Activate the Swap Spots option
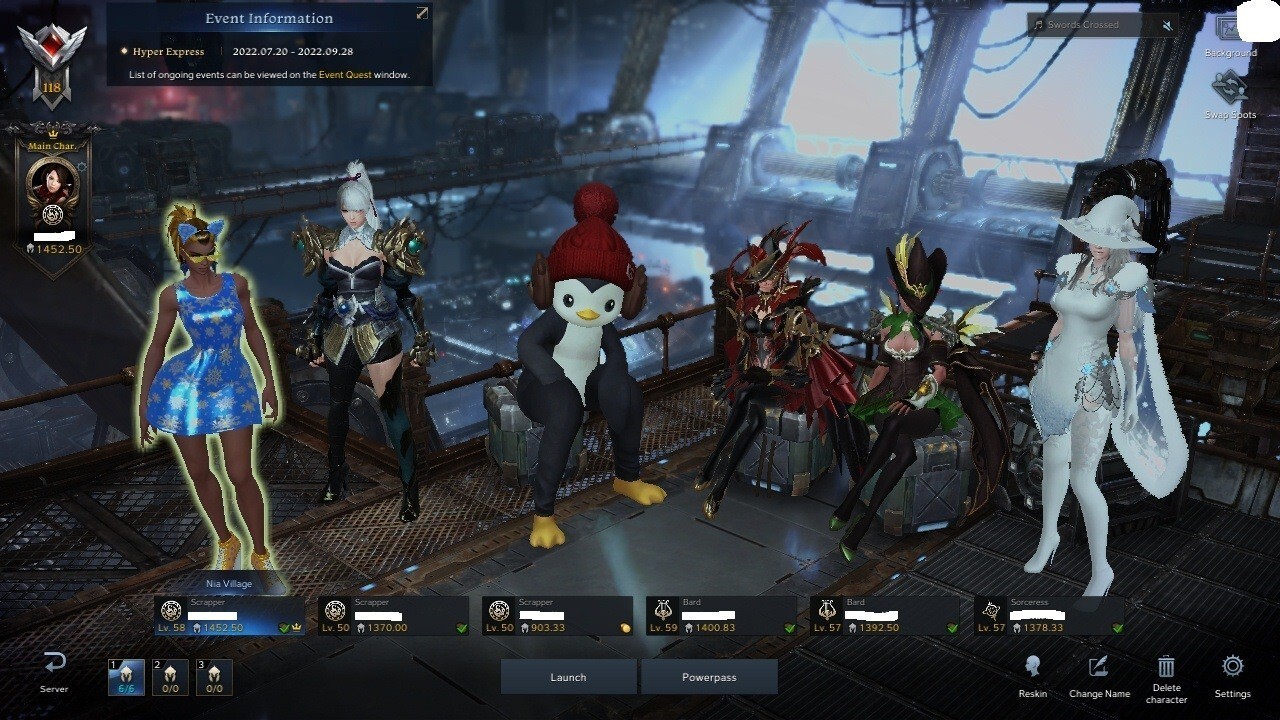The width and height of the screenshot is (1280, 720). point(1230,95)
